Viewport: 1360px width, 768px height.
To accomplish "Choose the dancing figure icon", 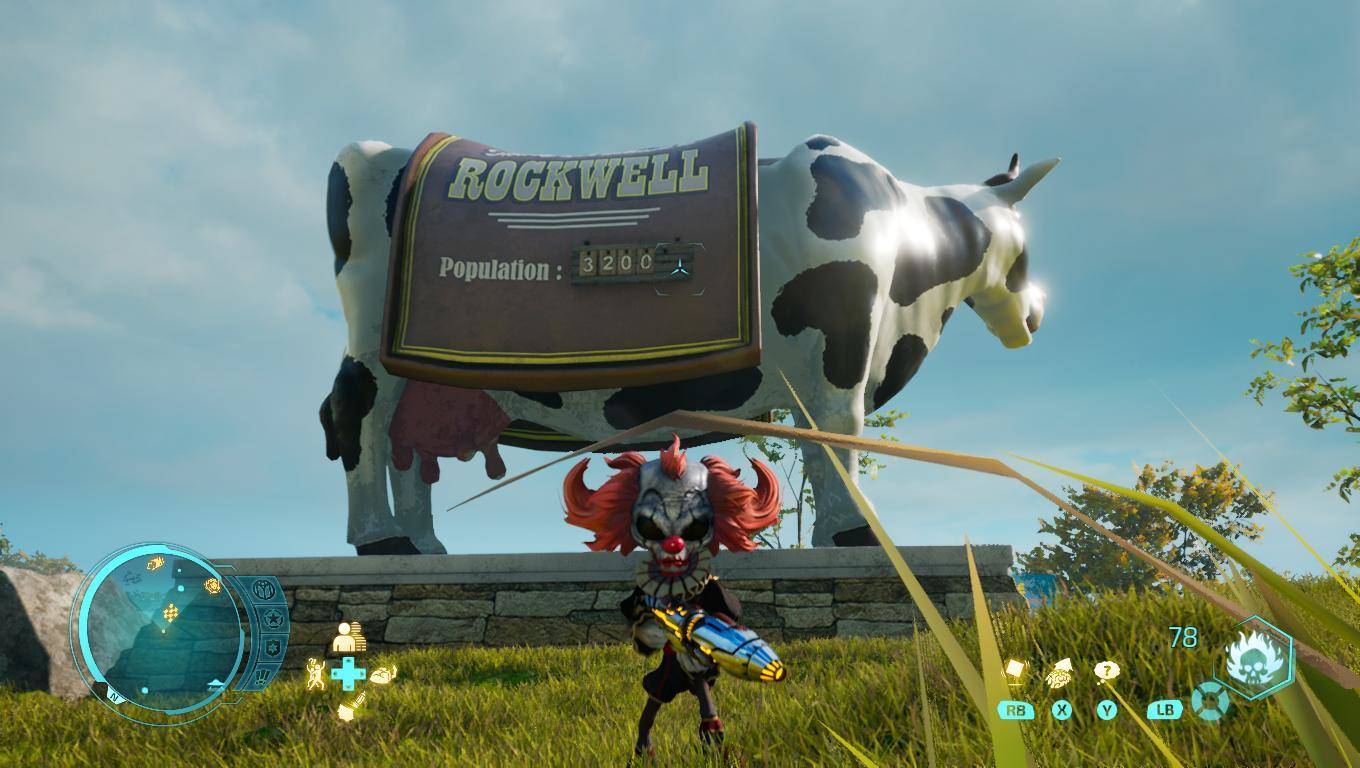I will pyautogui.click(x=316, y=673).
